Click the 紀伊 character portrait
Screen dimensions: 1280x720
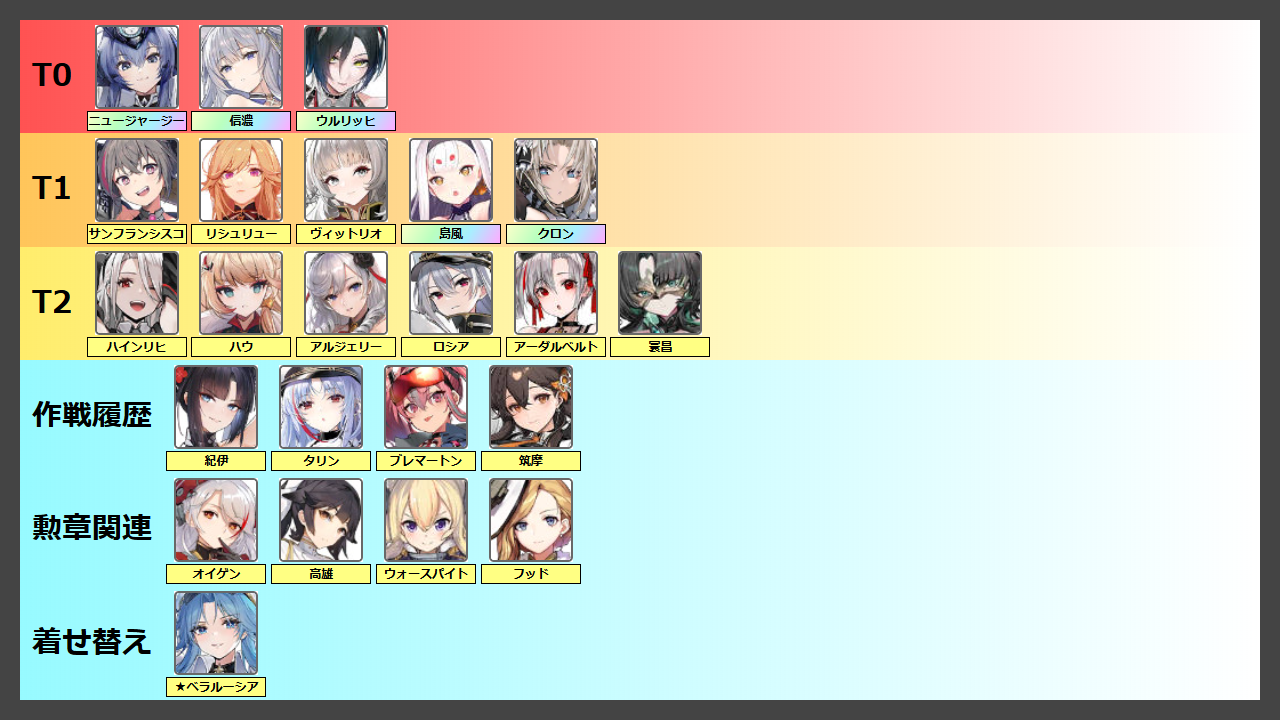tap(216, 407)
